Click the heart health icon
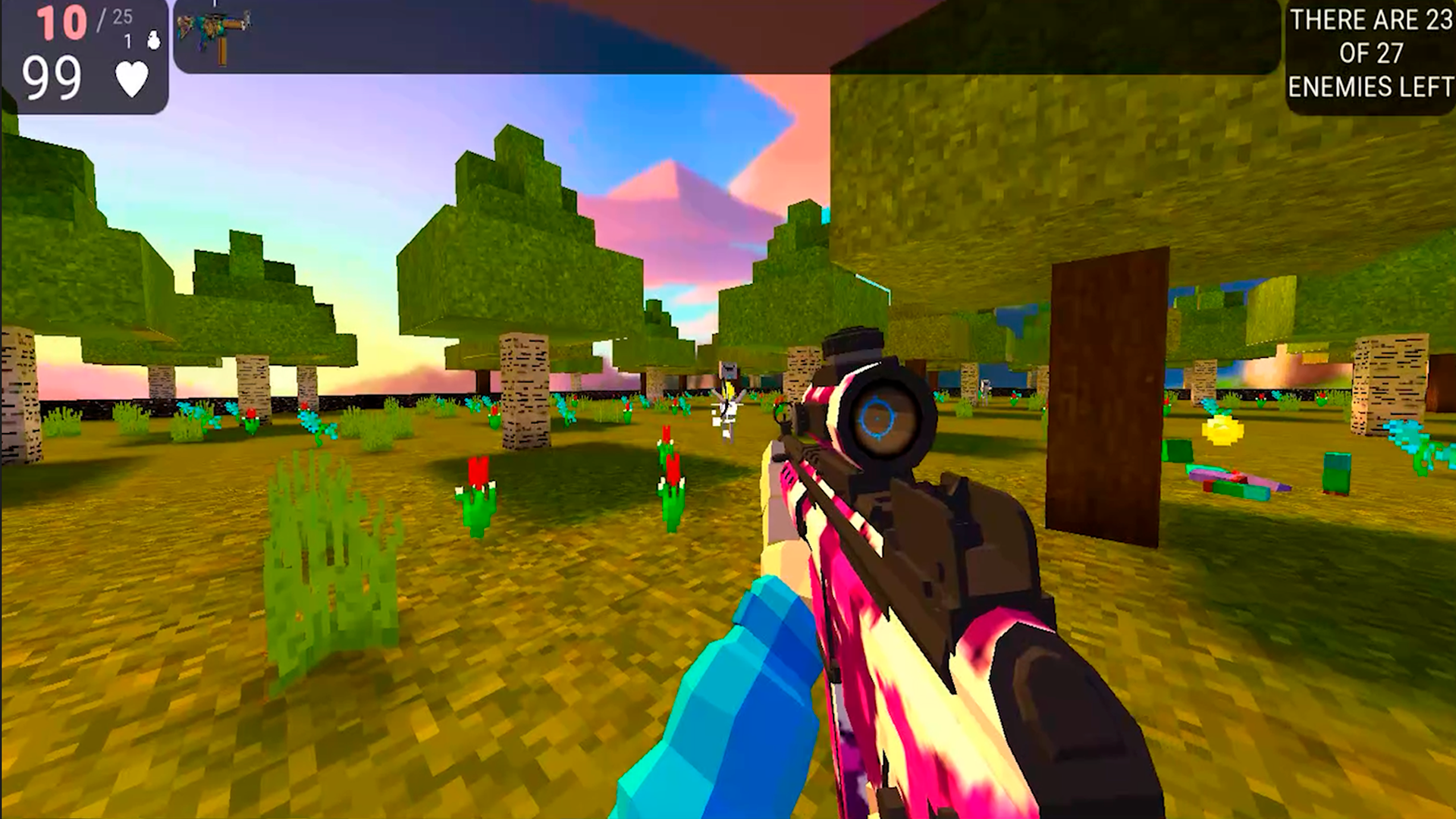Image resolution: width=1456 pixels, height=819 pixels. click(130, 78)
